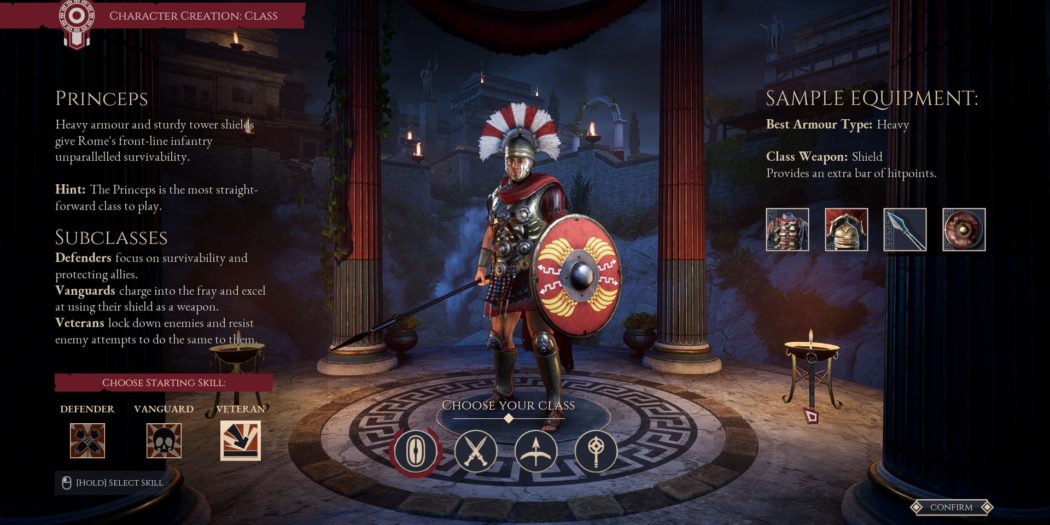
Task: Inspect the heavy chest armour sample
Action: (x=787, y=229)
